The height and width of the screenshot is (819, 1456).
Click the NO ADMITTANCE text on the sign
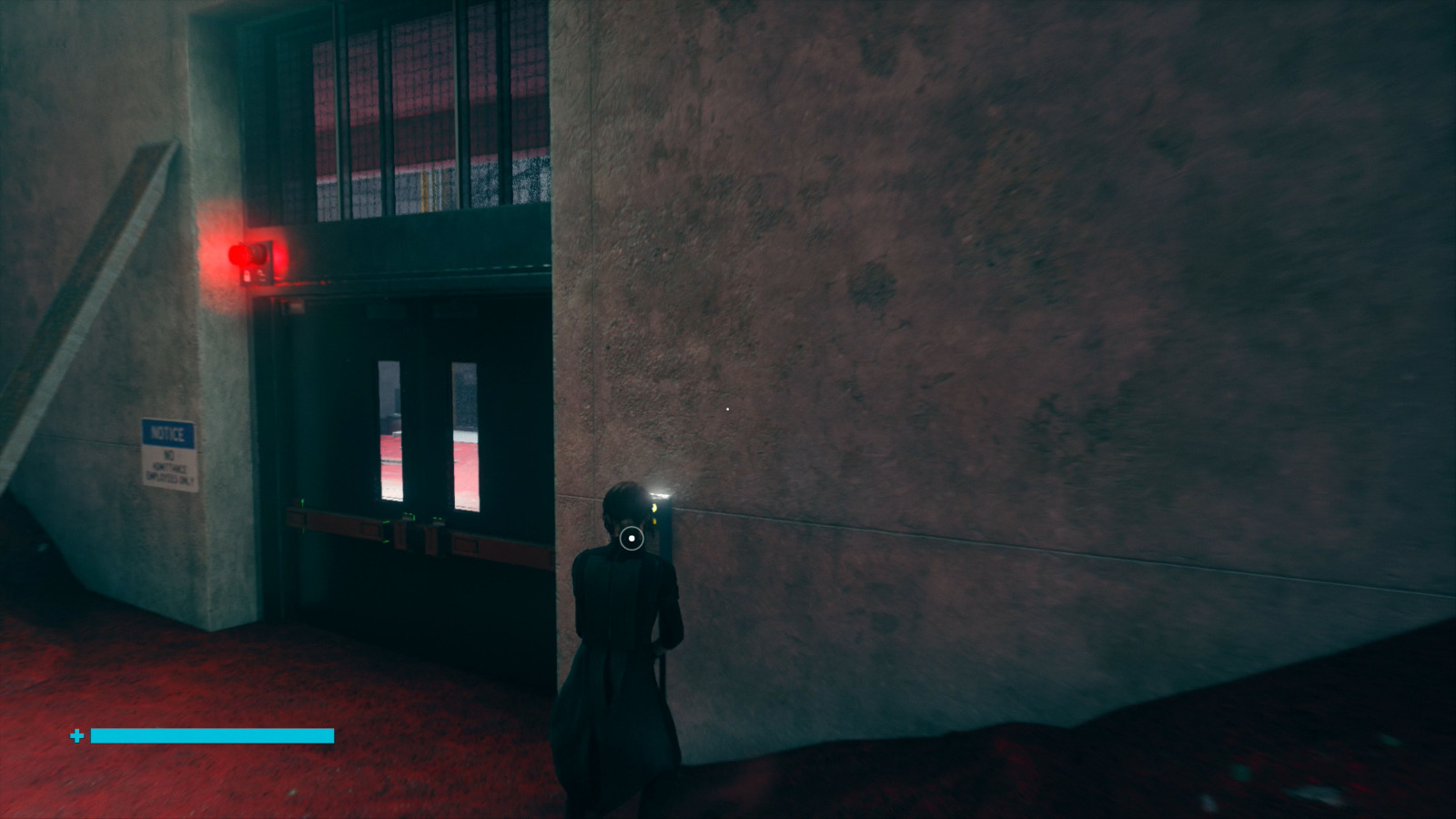(x=170, y=466)
